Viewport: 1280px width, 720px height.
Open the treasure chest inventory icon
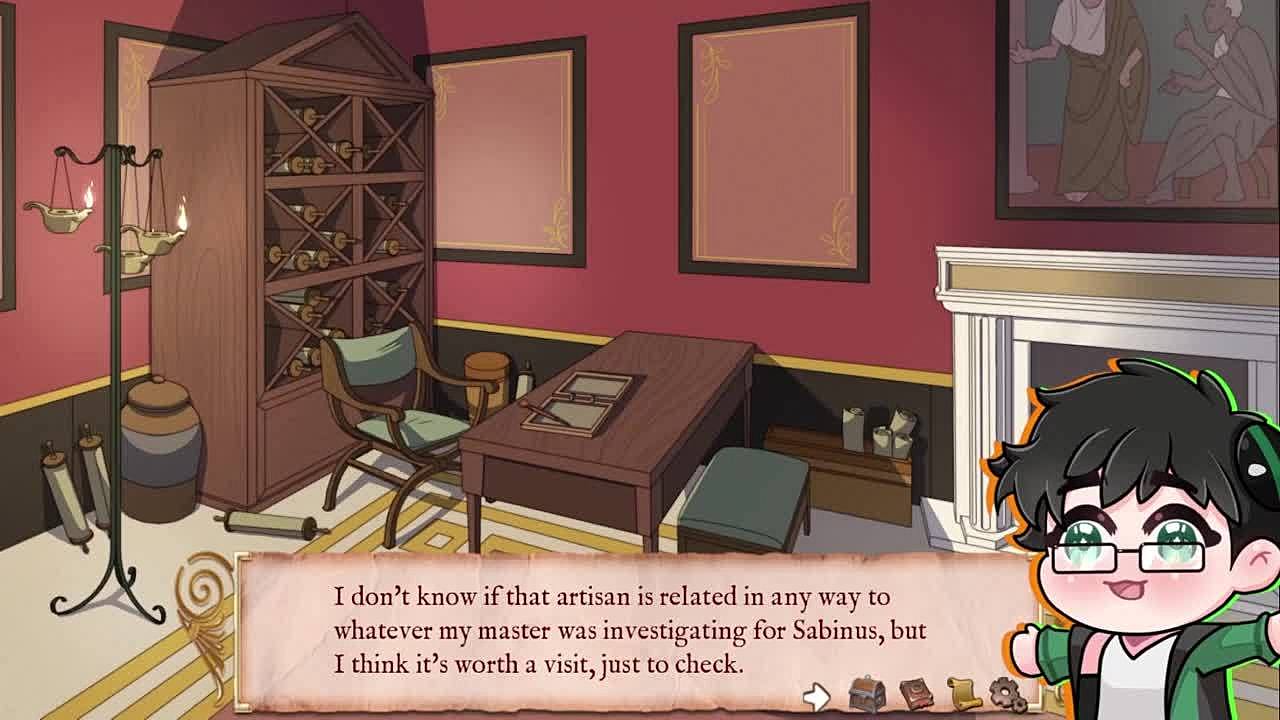coord(866,693)
